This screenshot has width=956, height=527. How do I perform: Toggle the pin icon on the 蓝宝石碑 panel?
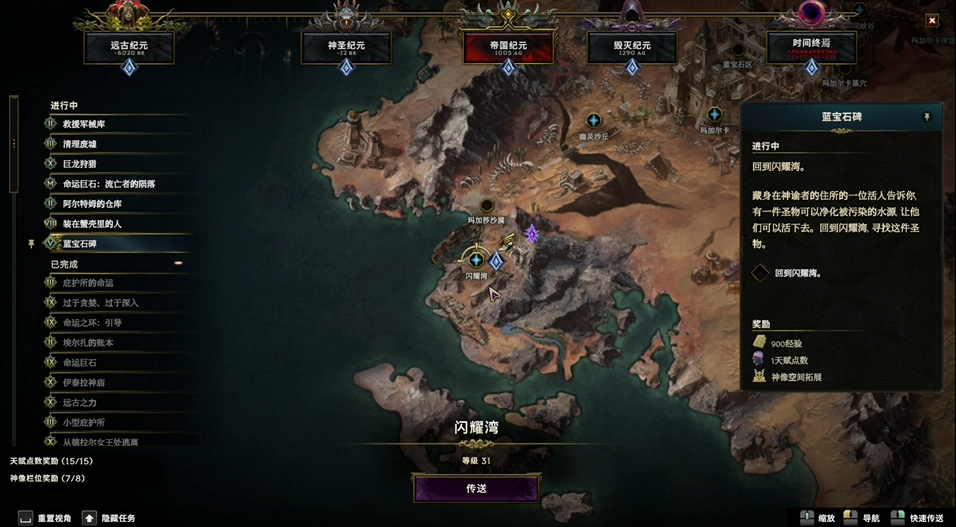point(926,117)
